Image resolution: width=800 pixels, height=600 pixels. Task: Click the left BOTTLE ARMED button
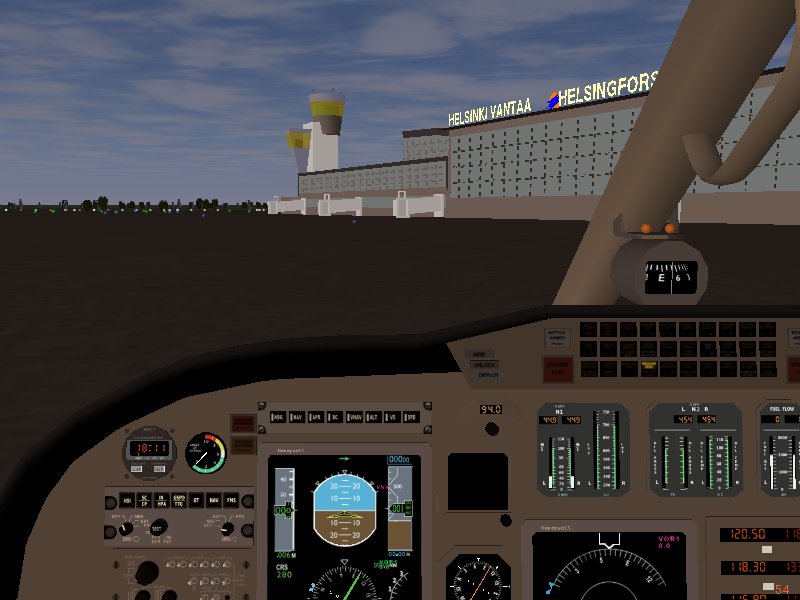(x=555, y=338)
